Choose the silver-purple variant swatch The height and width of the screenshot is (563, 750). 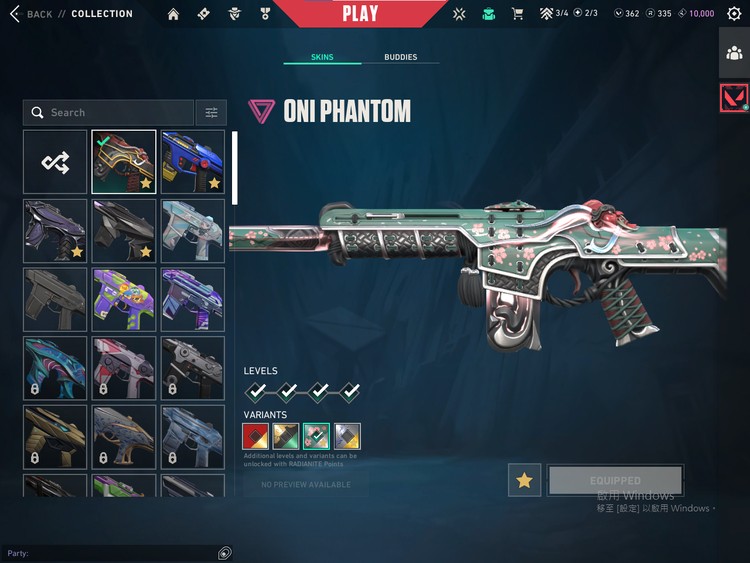348,436
